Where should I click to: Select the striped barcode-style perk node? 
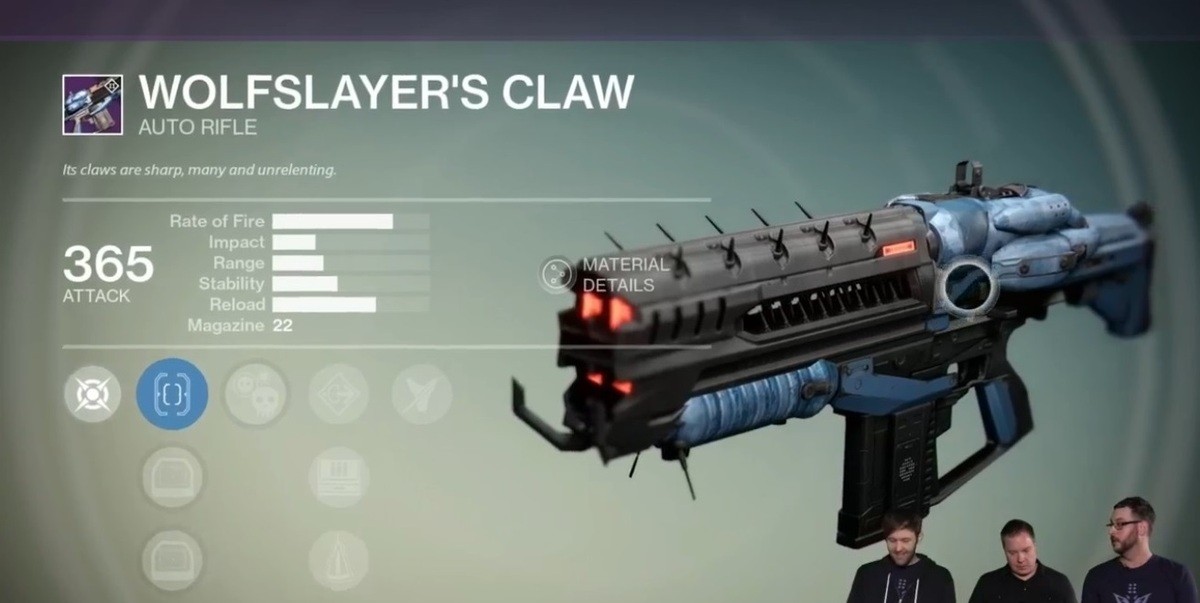[338, 476]
